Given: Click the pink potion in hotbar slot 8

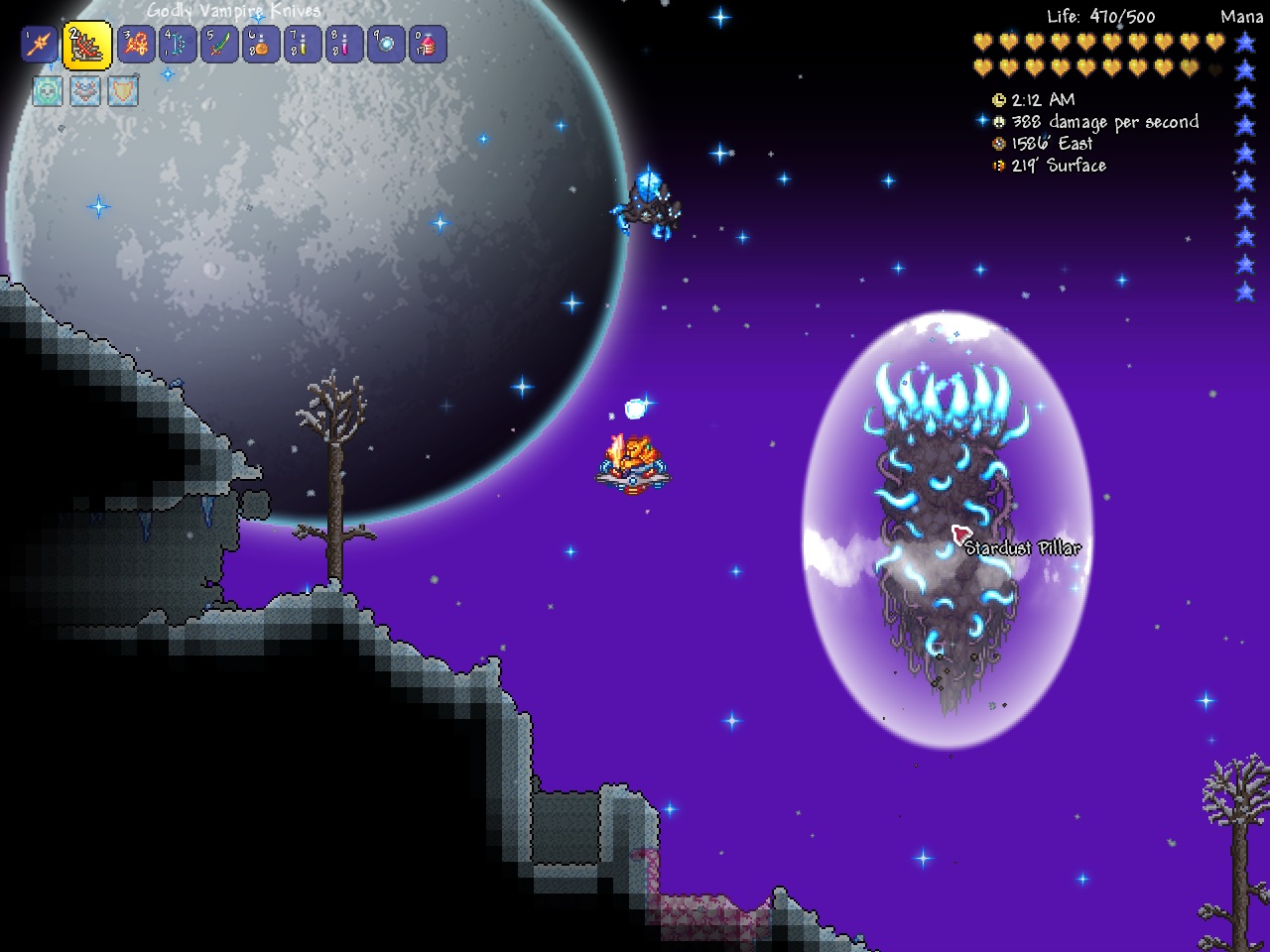Looking at the screenshot, I should coord(343,45).
